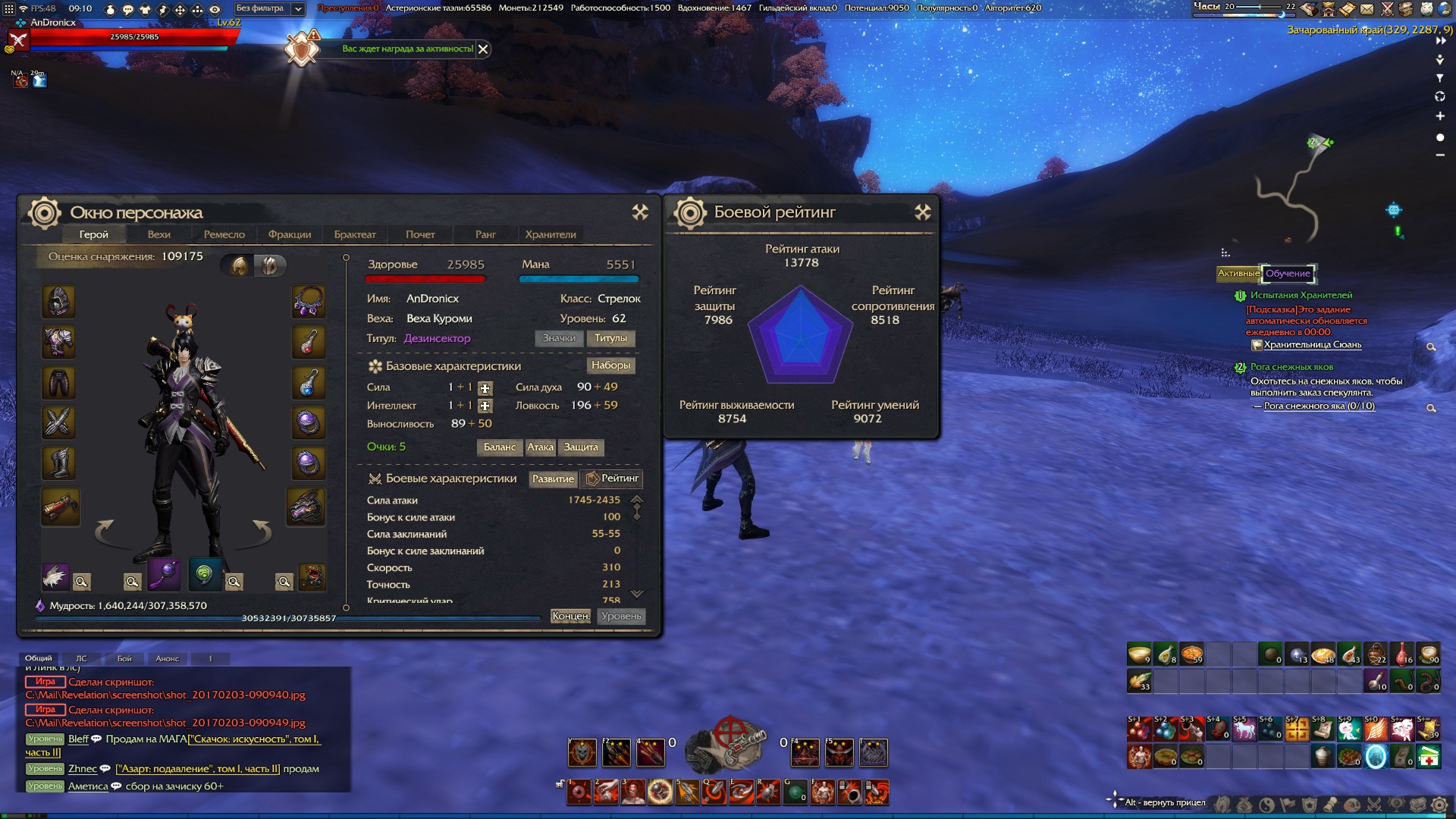Show the Развитие combat stats view
The height and width of the screenshot is (819, 1456).
click(x=553, y=479)
